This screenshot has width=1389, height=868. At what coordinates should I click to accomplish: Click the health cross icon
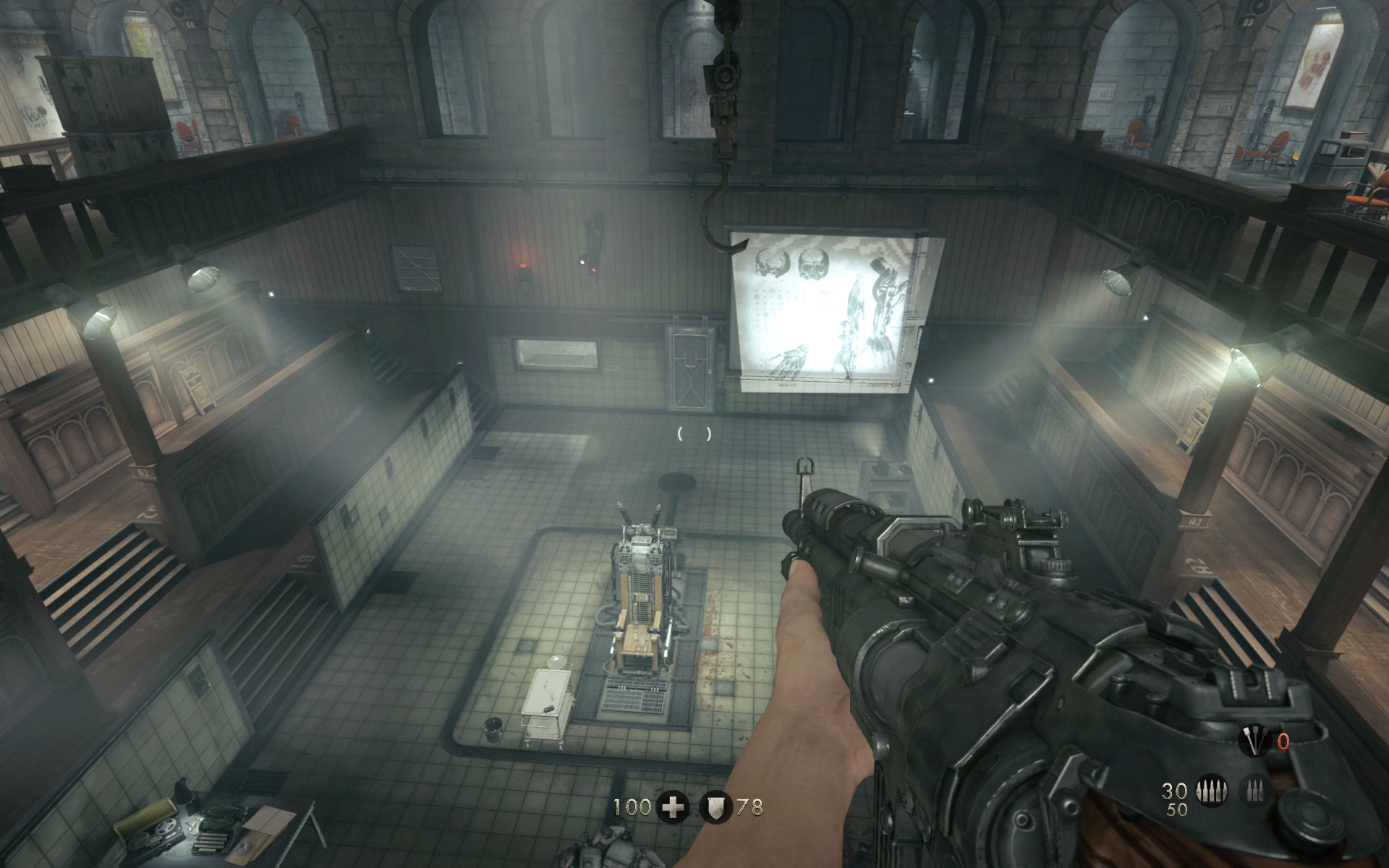673,807
